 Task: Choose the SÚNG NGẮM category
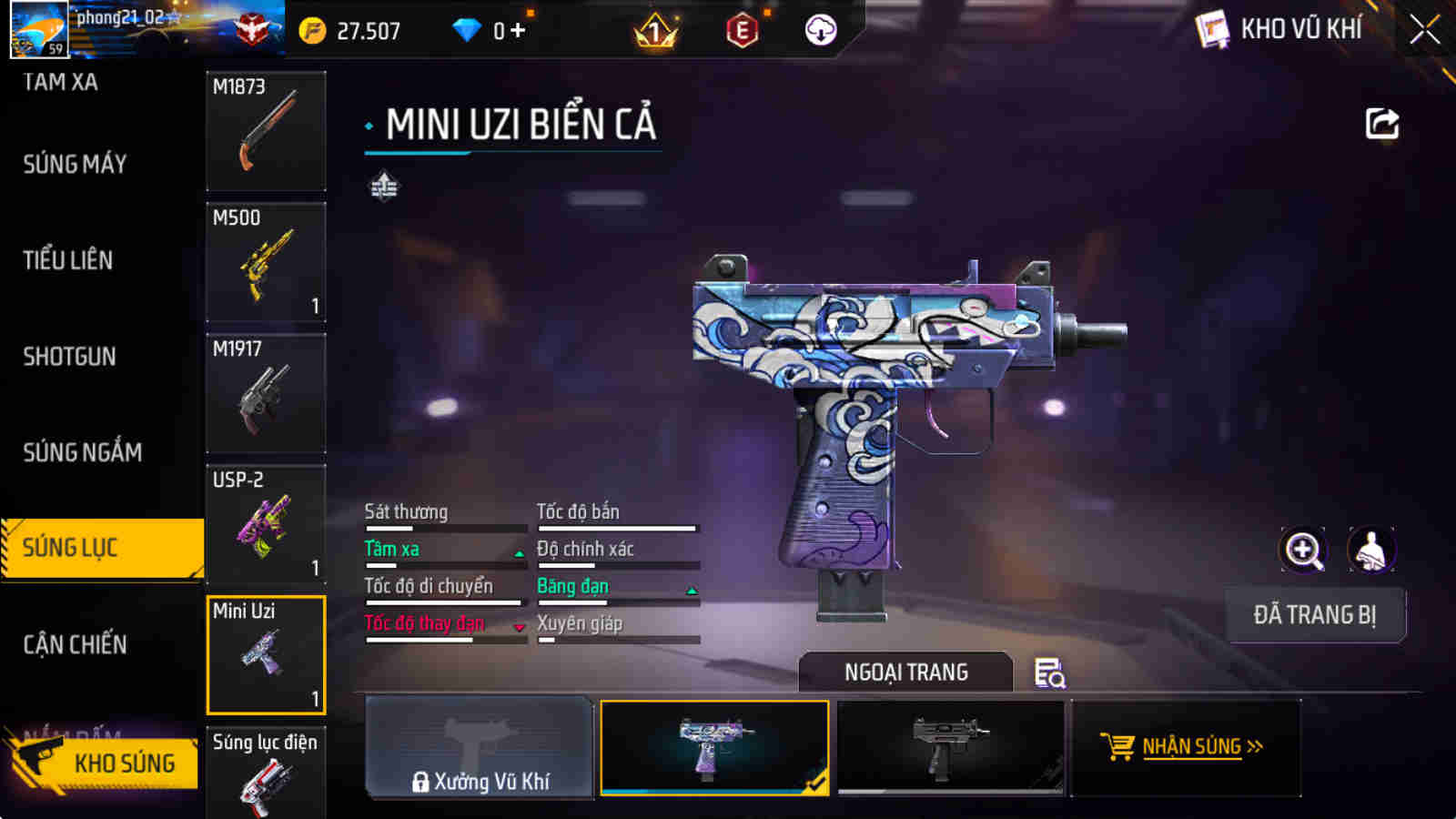(82, 452)
